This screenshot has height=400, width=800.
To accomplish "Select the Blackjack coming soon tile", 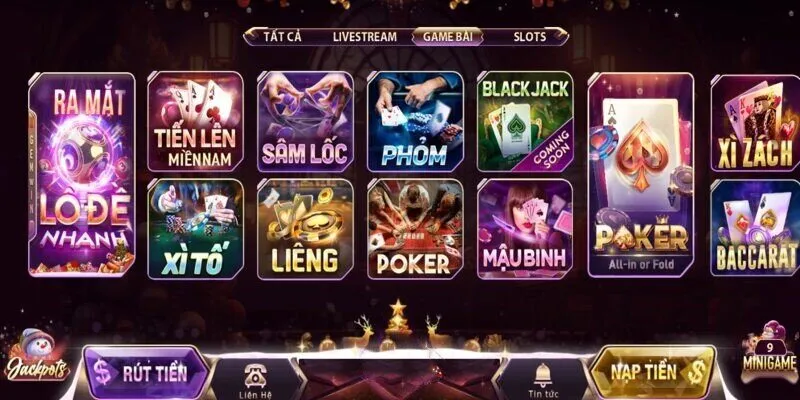I will (x=525, y=122).
